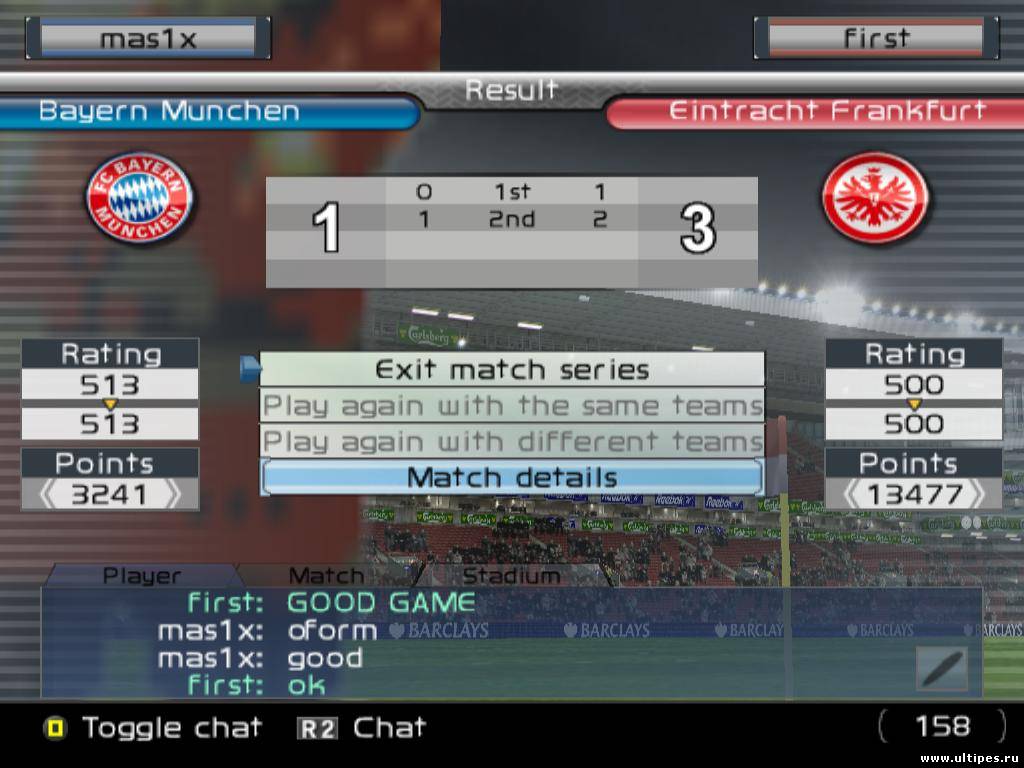Click the Eintracht Frankfurt club crest
The height and width of the screenshot is (768, 1024).
(x=875, y=198)
